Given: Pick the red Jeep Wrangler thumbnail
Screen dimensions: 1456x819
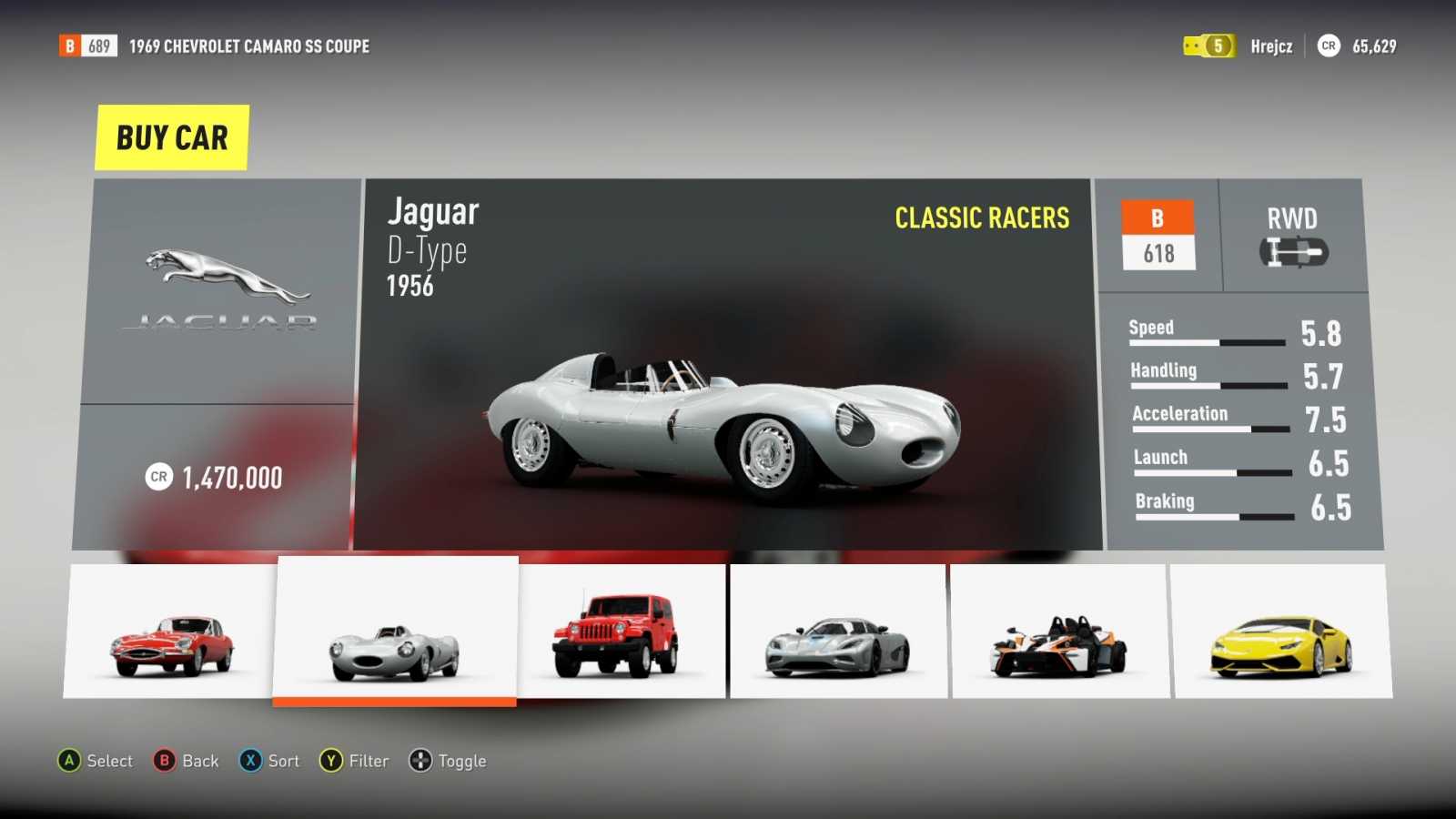Looking at the screenshot, I should (622, 632).
